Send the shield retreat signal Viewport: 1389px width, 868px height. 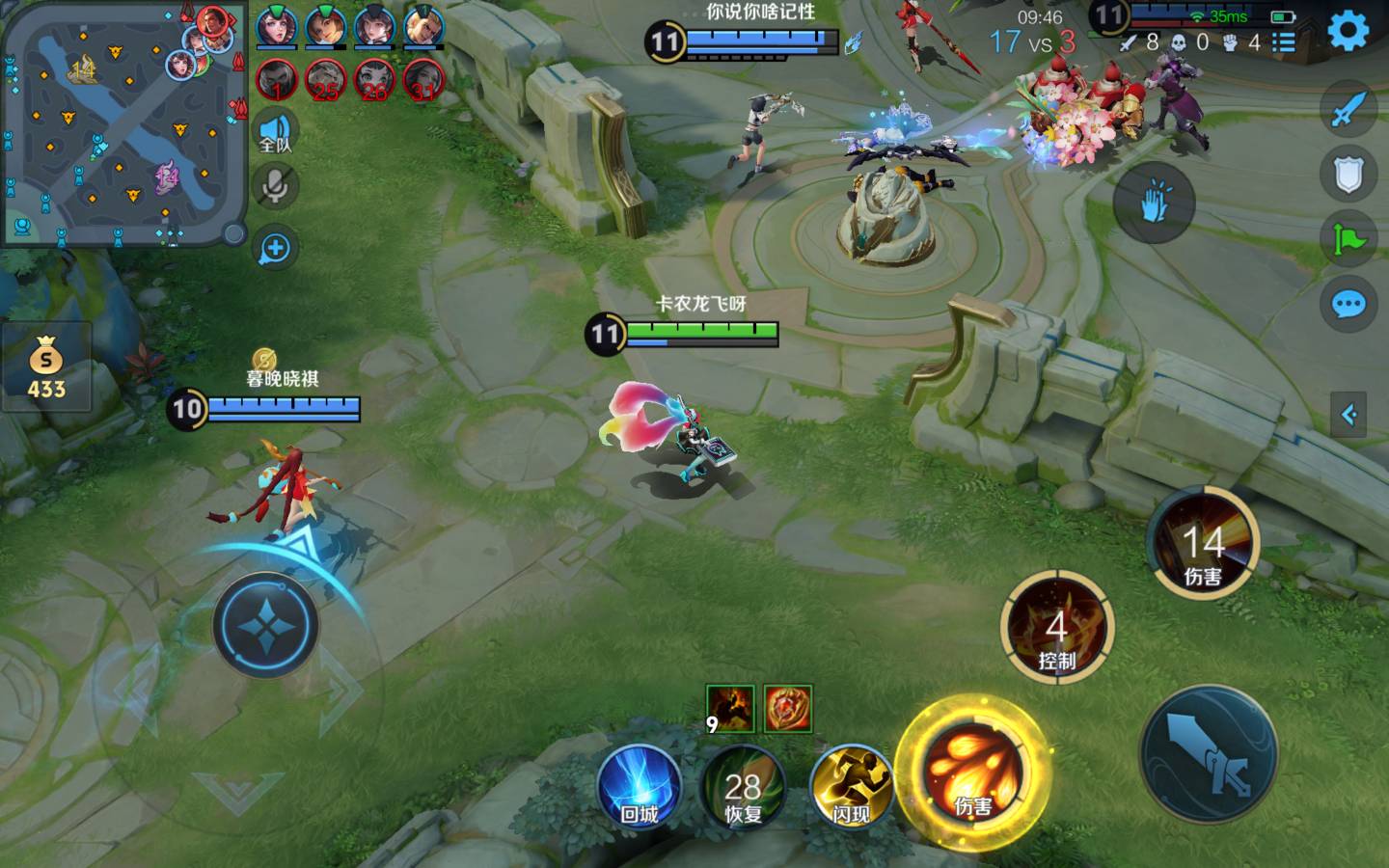click(1348, 175)
